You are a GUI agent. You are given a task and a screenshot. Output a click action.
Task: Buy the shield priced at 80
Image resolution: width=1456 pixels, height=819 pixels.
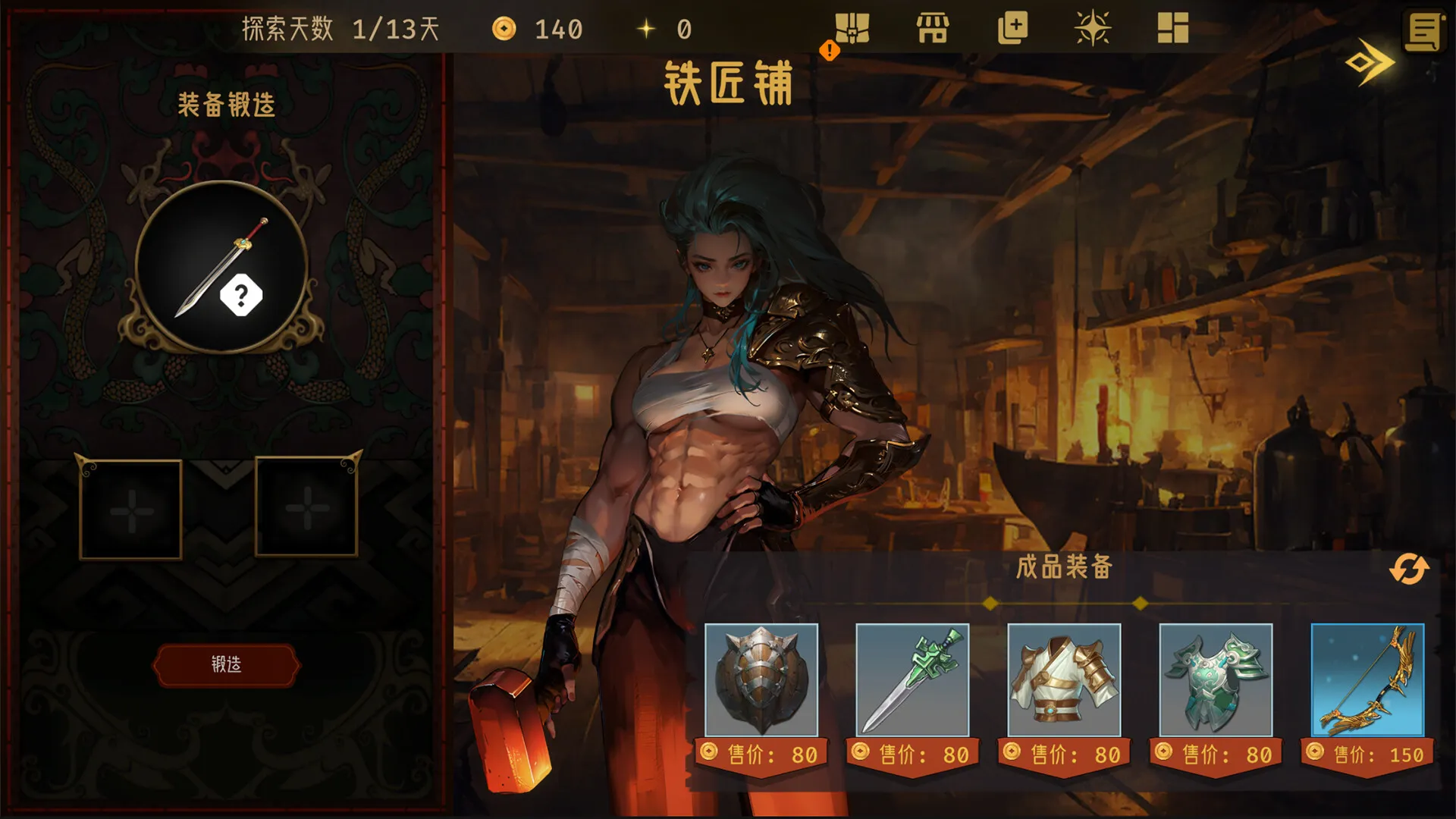pos(761,681)
